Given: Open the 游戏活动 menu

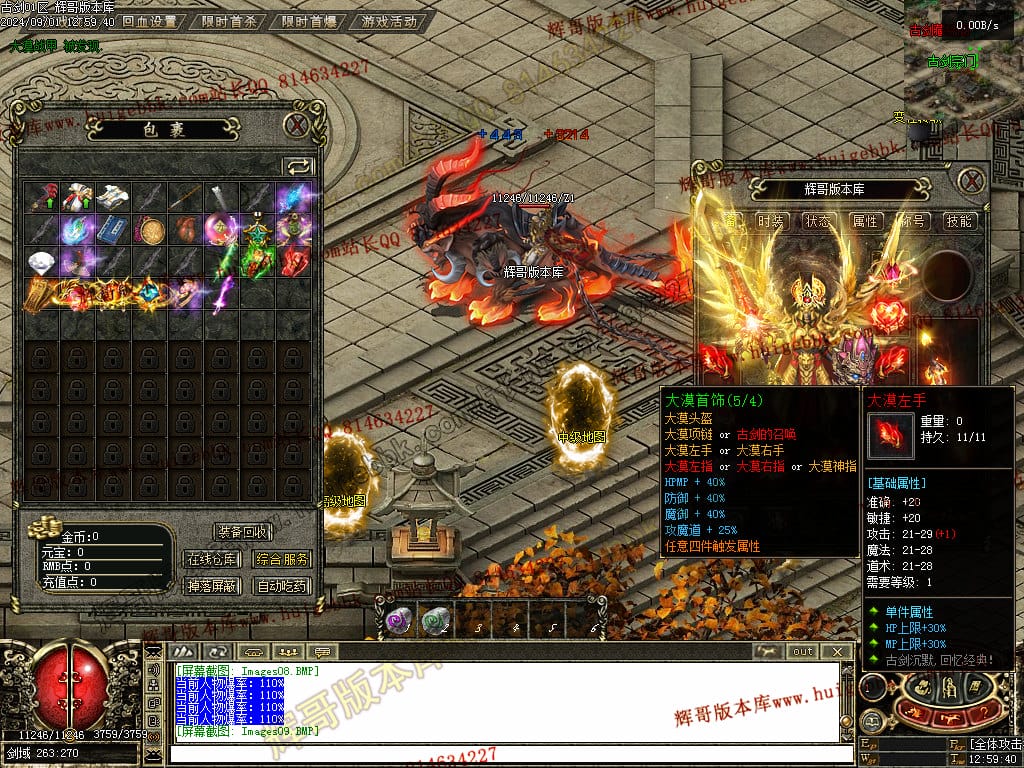Looking at the screenshot, I should [x=388, y=21].
